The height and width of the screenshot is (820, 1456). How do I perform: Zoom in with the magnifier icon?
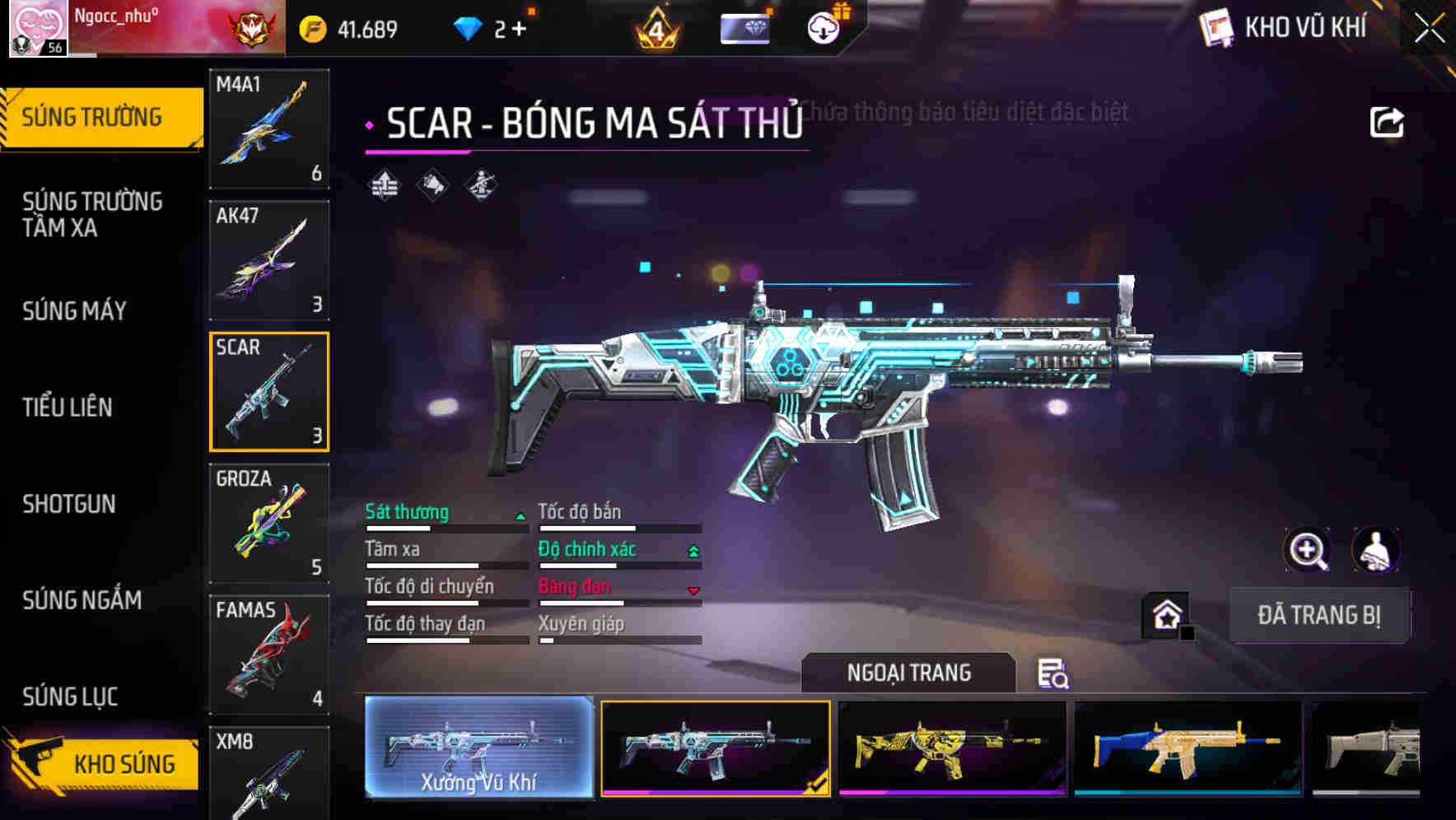[1308, 550]
